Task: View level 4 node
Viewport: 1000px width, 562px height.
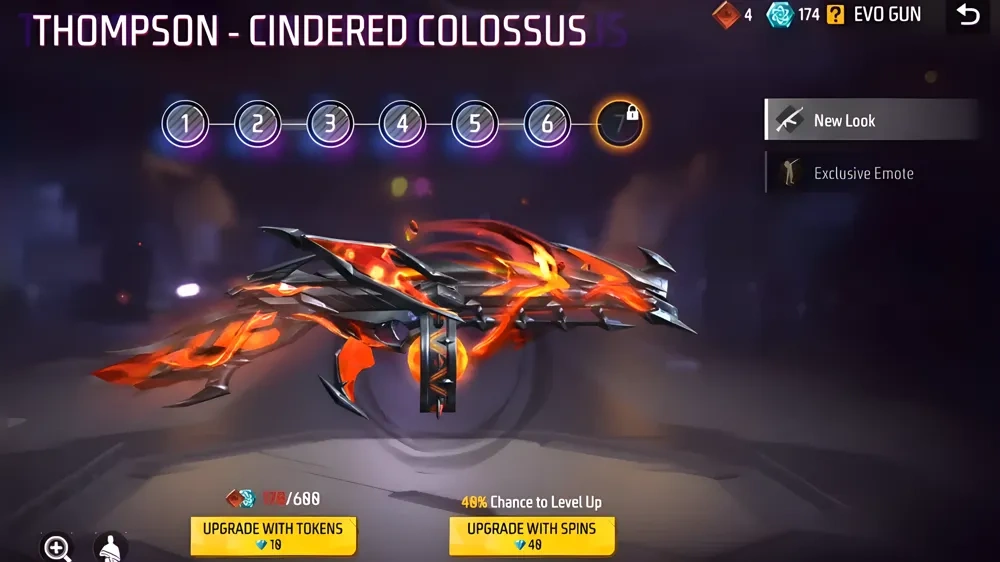Action: (x=402, y=125)
